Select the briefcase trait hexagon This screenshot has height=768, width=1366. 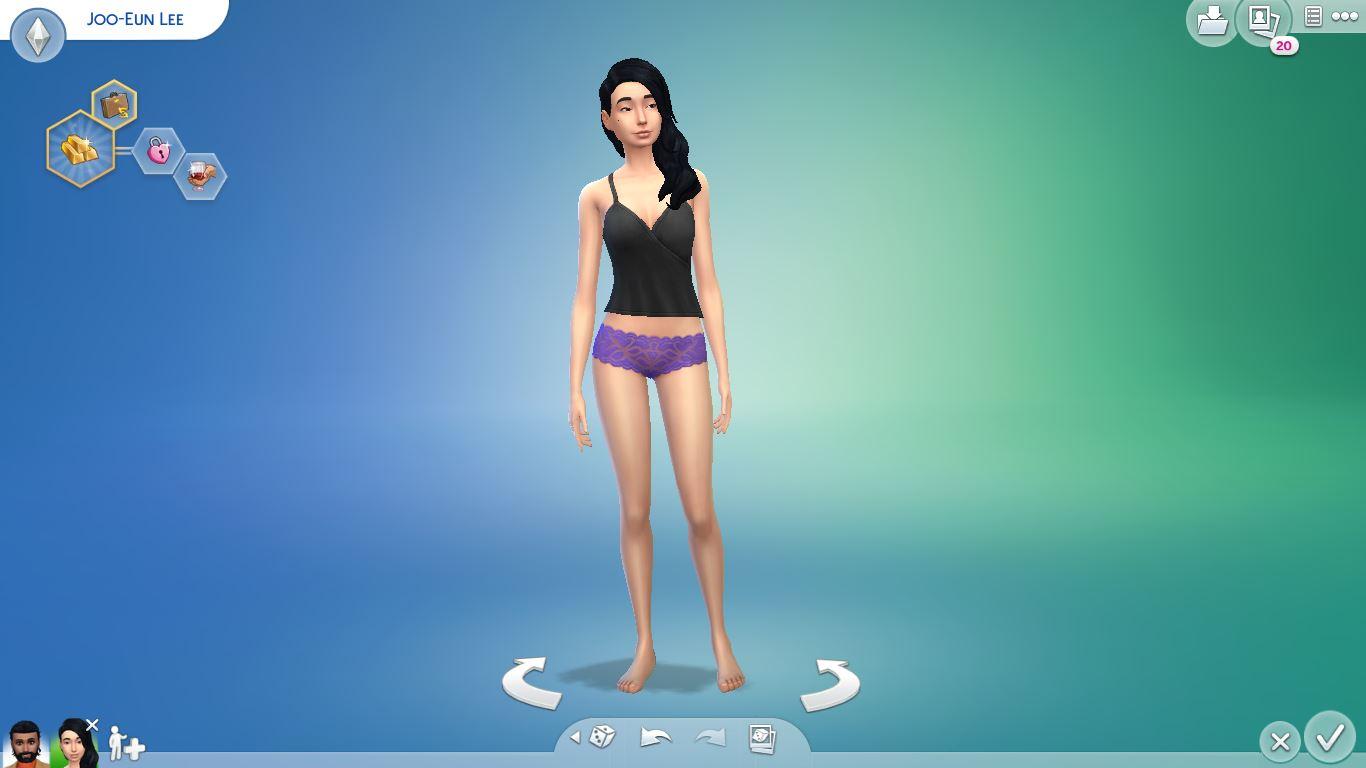115,105
